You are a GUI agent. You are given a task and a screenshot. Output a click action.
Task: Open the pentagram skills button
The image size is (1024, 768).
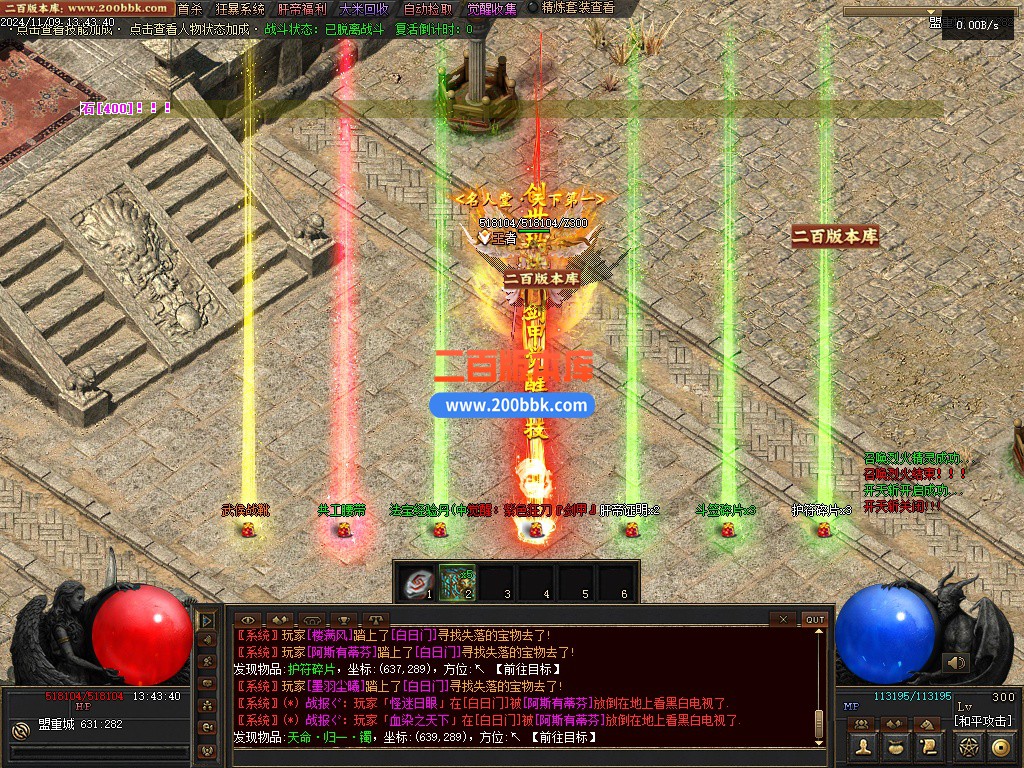point(968,746)
